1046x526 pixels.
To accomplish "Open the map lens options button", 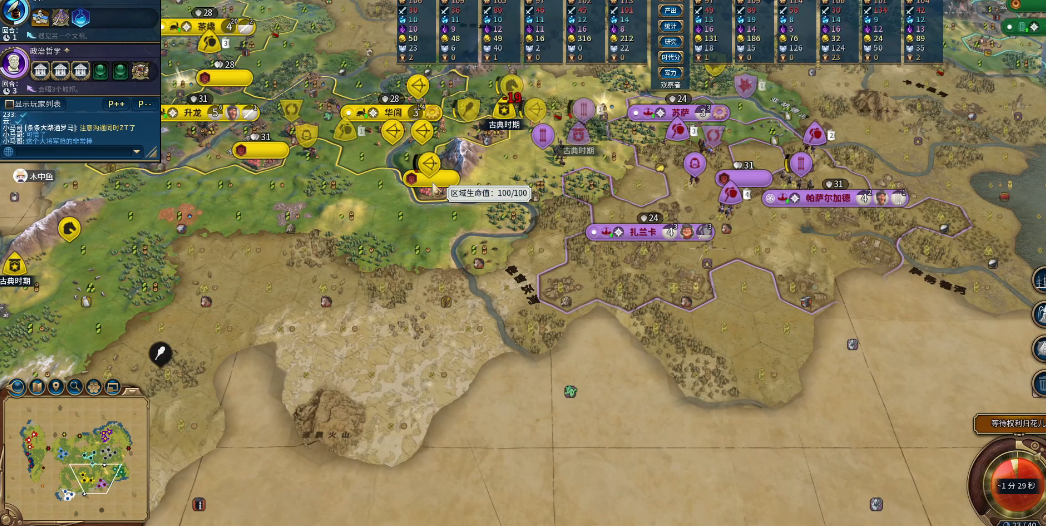I will (x=17, y=387).
